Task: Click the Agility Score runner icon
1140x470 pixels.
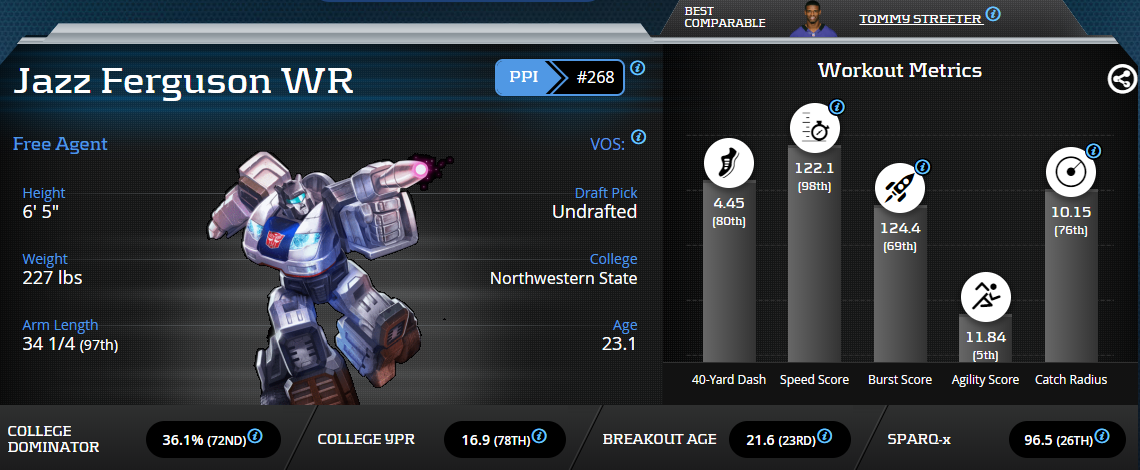Action: [986, 298]
